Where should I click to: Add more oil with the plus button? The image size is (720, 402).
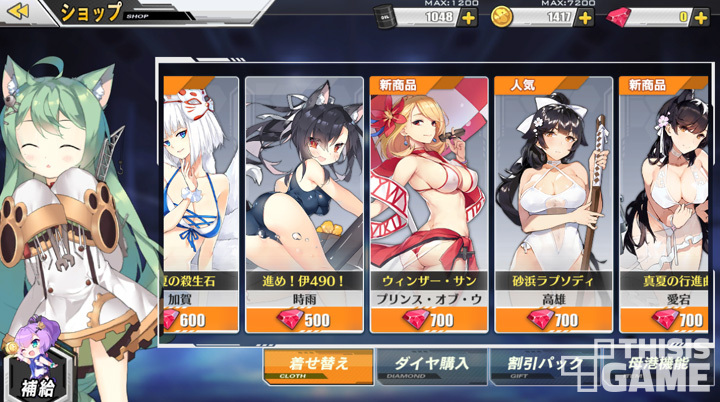pyautogui.click(x=468, y=17)
